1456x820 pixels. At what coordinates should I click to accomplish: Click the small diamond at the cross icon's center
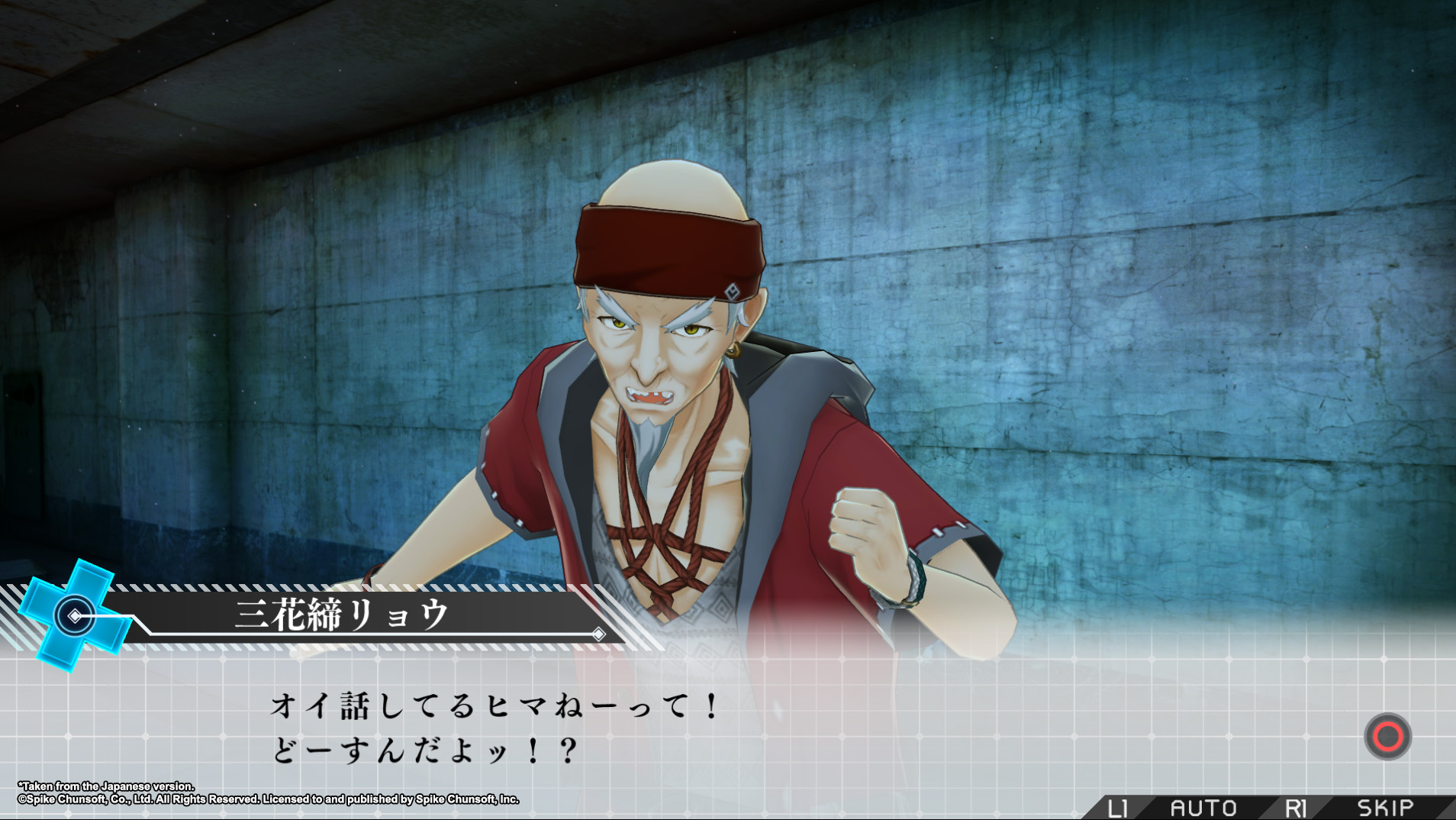pyautogui.click(x=75, y=616)
